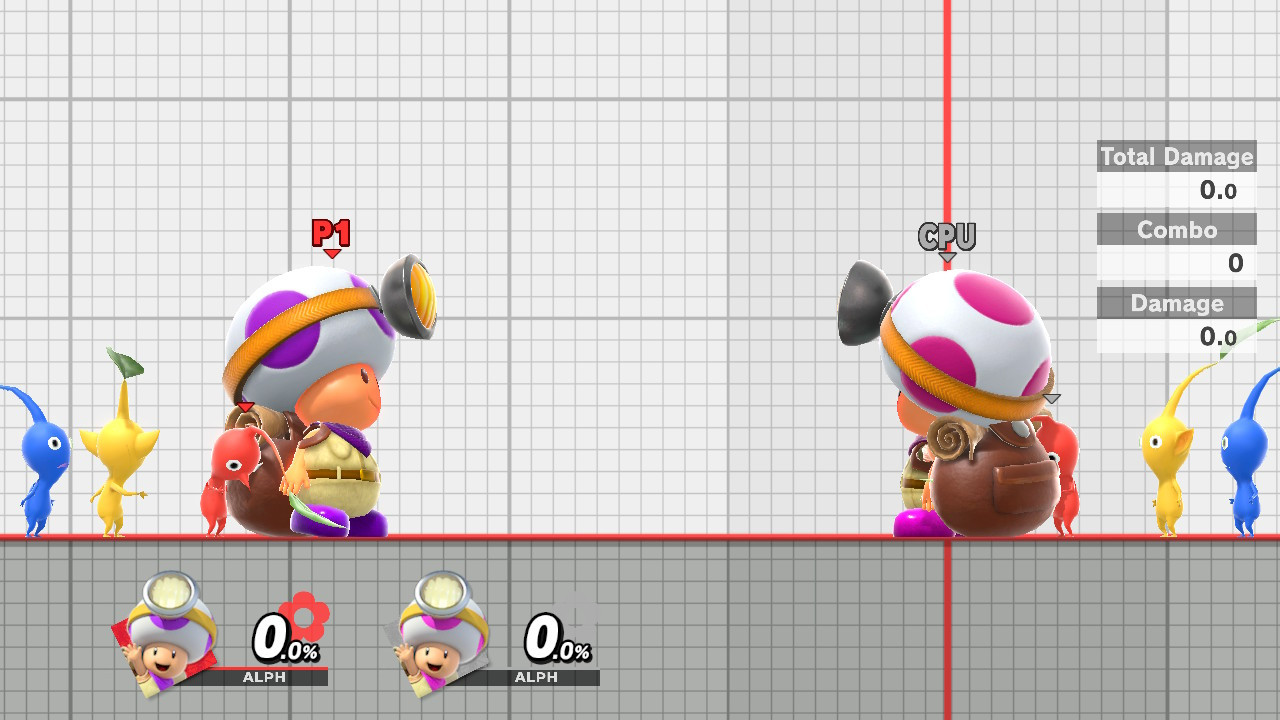Expand the Combo counter section
This screenshot has height=720, width=1280.
click(x=1176, y=230)
